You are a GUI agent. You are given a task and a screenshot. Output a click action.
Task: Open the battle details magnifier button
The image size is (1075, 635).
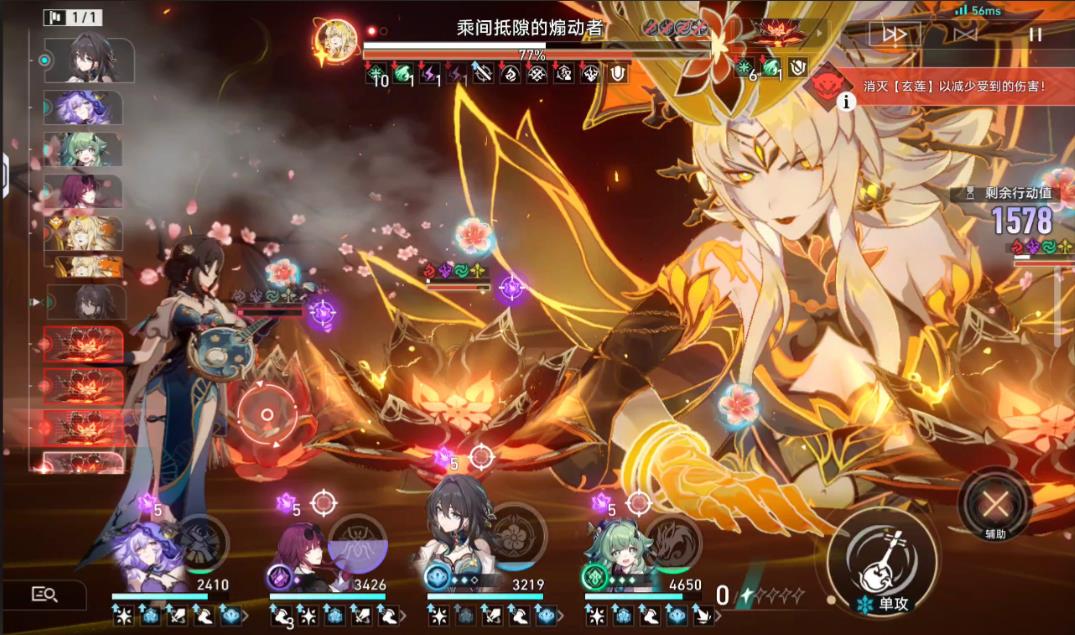click(44, 594)
